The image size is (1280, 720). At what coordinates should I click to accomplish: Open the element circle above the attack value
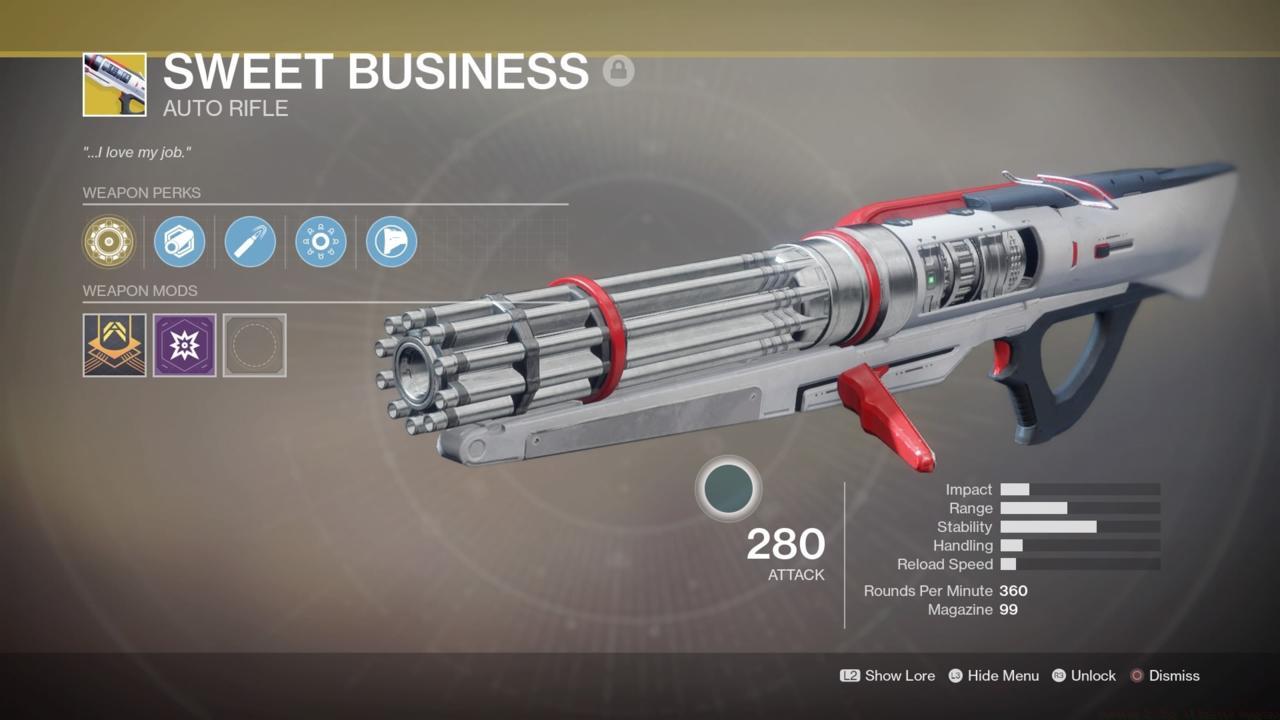click(729, 489)
